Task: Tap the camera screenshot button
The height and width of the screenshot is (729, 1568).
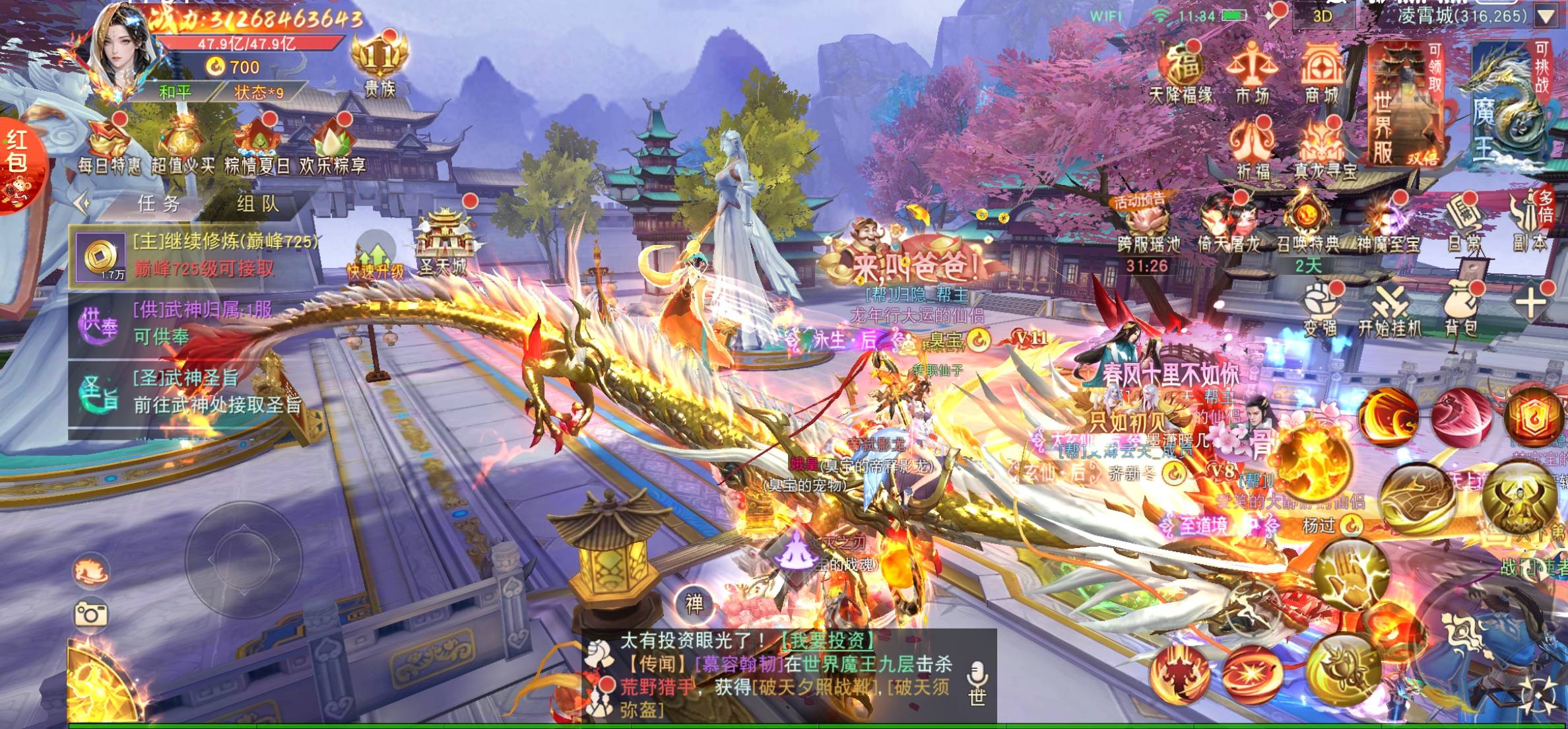Action: pyautogui.click(x=91, y=615)
